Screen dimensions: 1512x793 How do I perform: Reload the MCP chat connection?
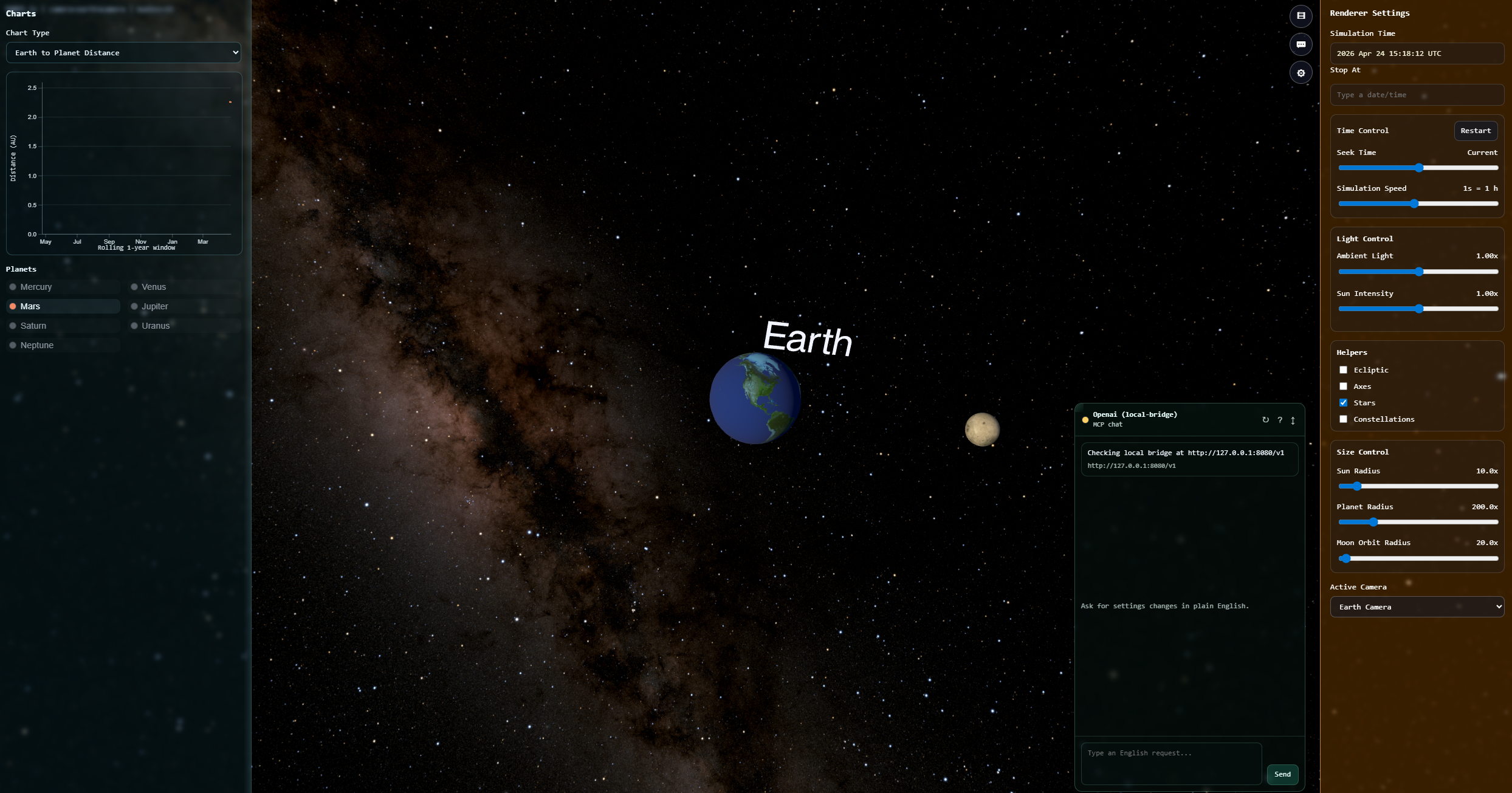(x=1266, y=420)
